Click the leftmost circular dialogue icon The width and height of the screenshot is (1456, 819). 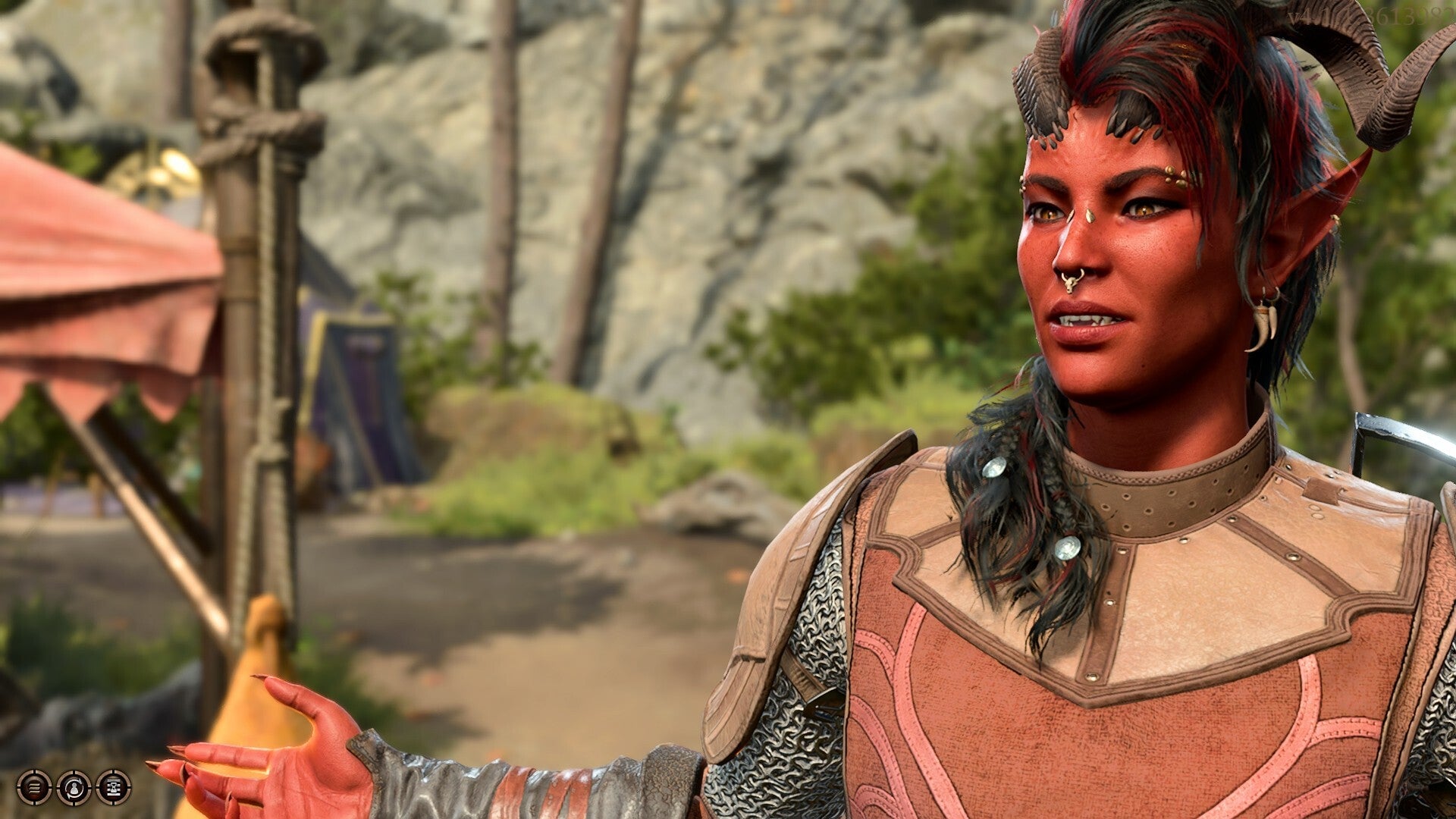33,788
